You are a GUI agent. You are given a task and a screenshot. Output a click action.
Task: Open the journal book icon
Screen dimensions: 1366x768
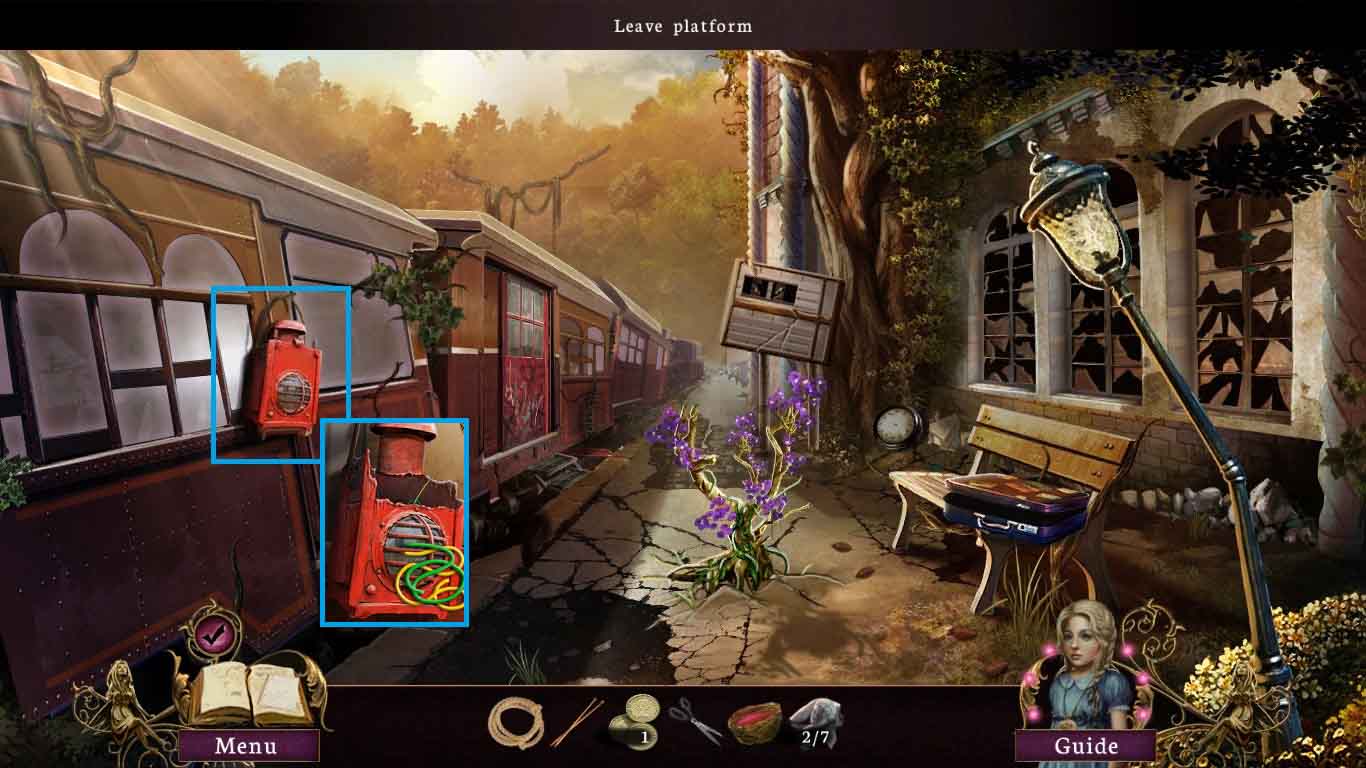pos(246,694)
